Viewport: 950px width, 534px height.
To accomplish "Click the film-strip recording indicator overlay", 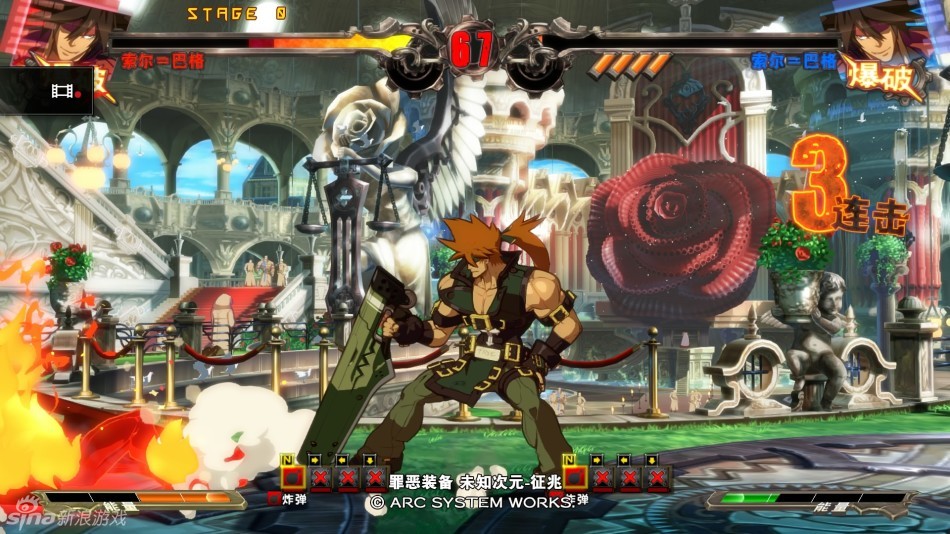I will point(65,92).
